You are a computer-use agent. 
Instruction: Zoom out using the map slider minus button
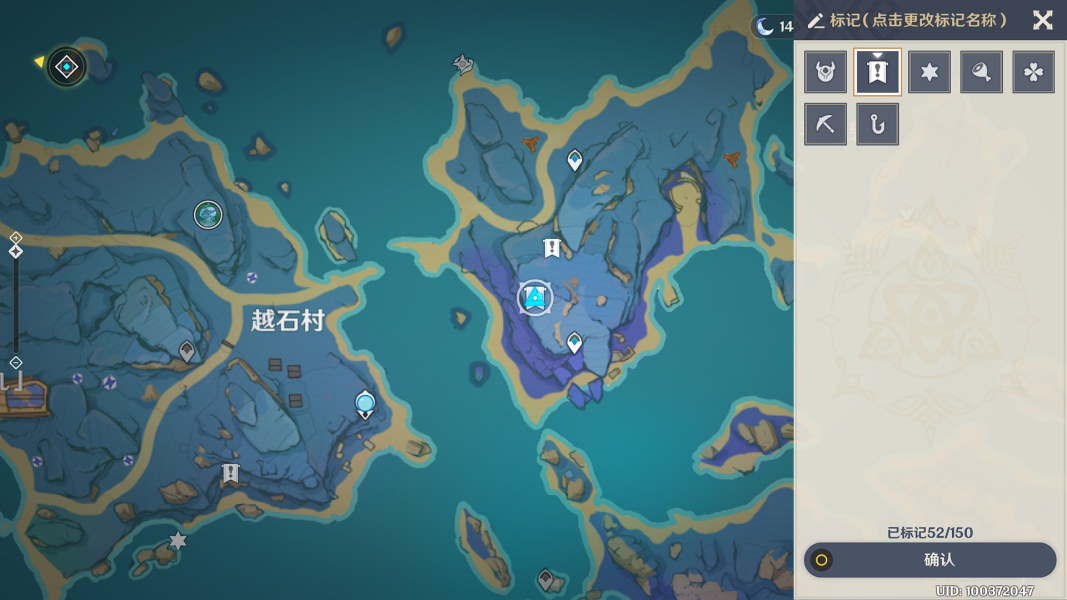pyautogui.click(x=16, y=362)
